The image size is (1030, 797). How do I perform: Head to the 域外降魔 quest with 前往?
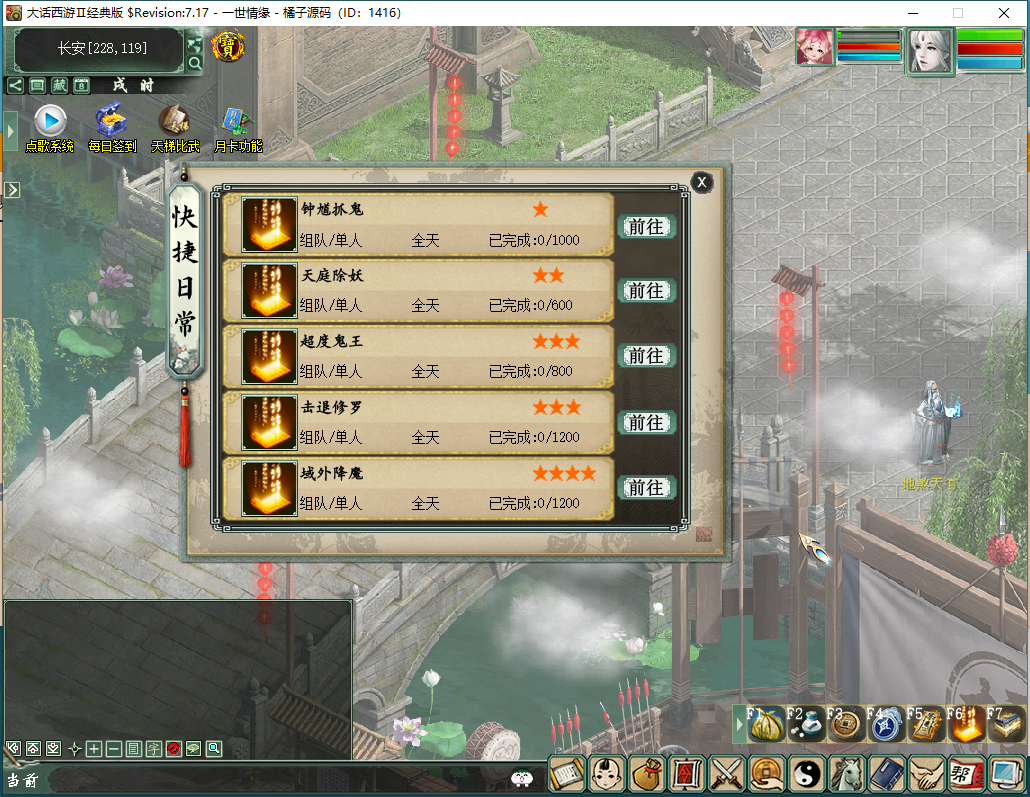(646, 488)
